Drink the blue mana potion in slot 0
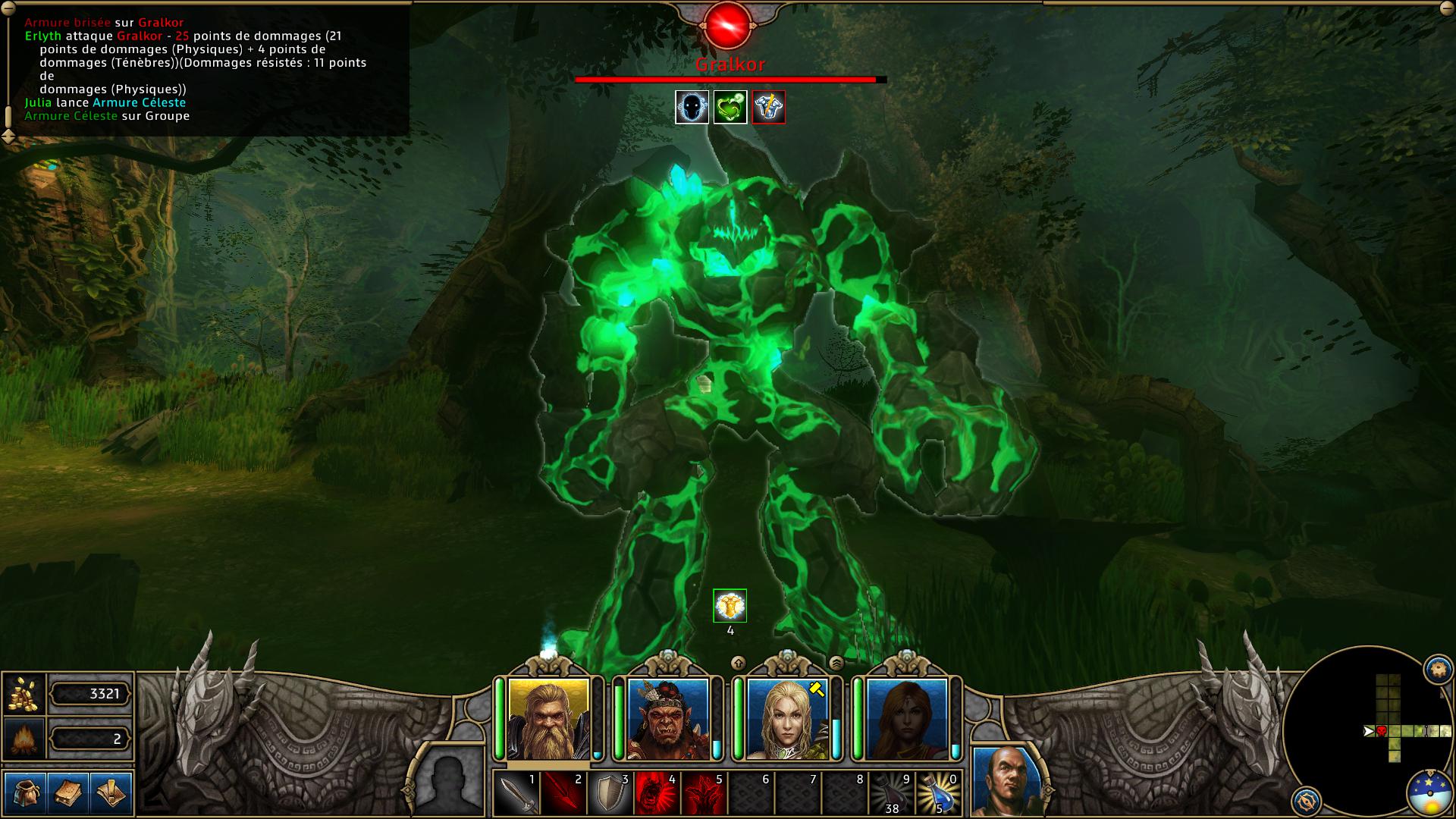 pos(938,794)
